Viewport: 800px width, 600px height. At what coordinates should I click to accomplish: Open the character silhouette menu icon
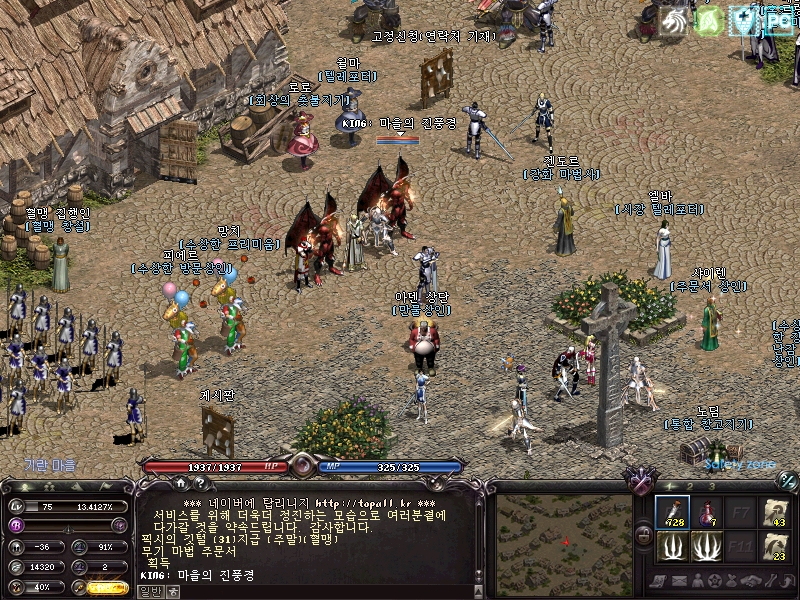tap(697, 581)
